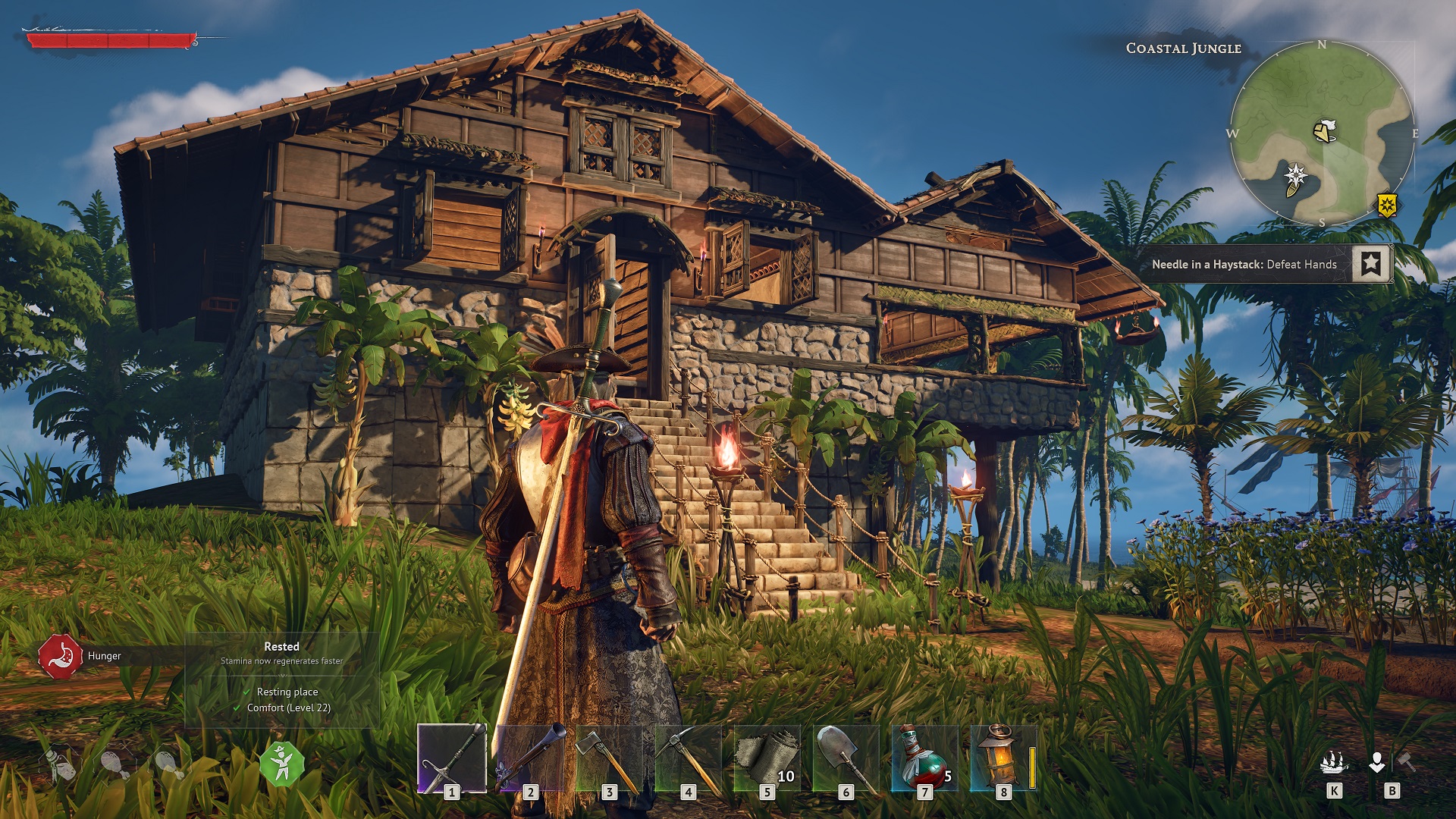Select the lantern hotbar slot
The height and width of the screenshot is (819, 1456).
[1003, 758]
